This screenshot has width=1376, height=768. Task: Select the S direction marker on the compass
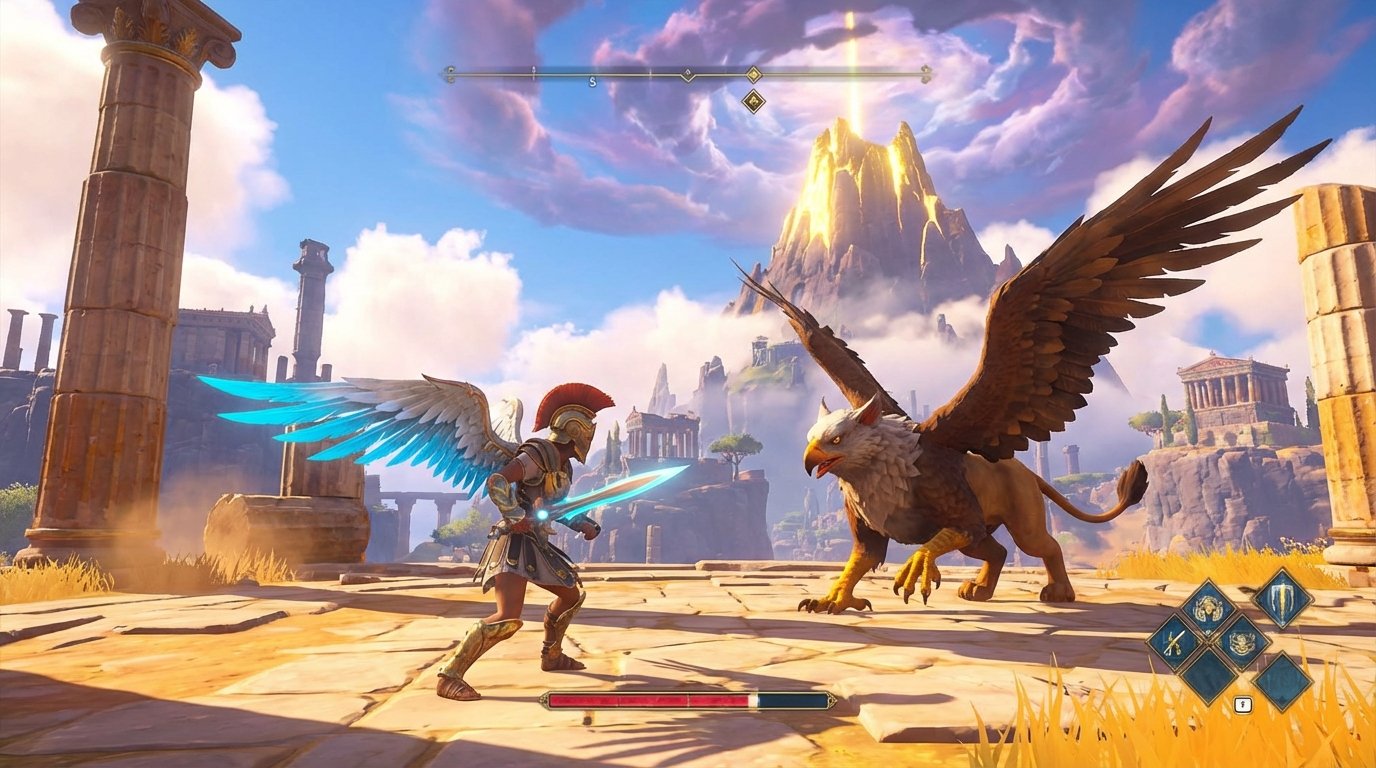click(592, 81)
